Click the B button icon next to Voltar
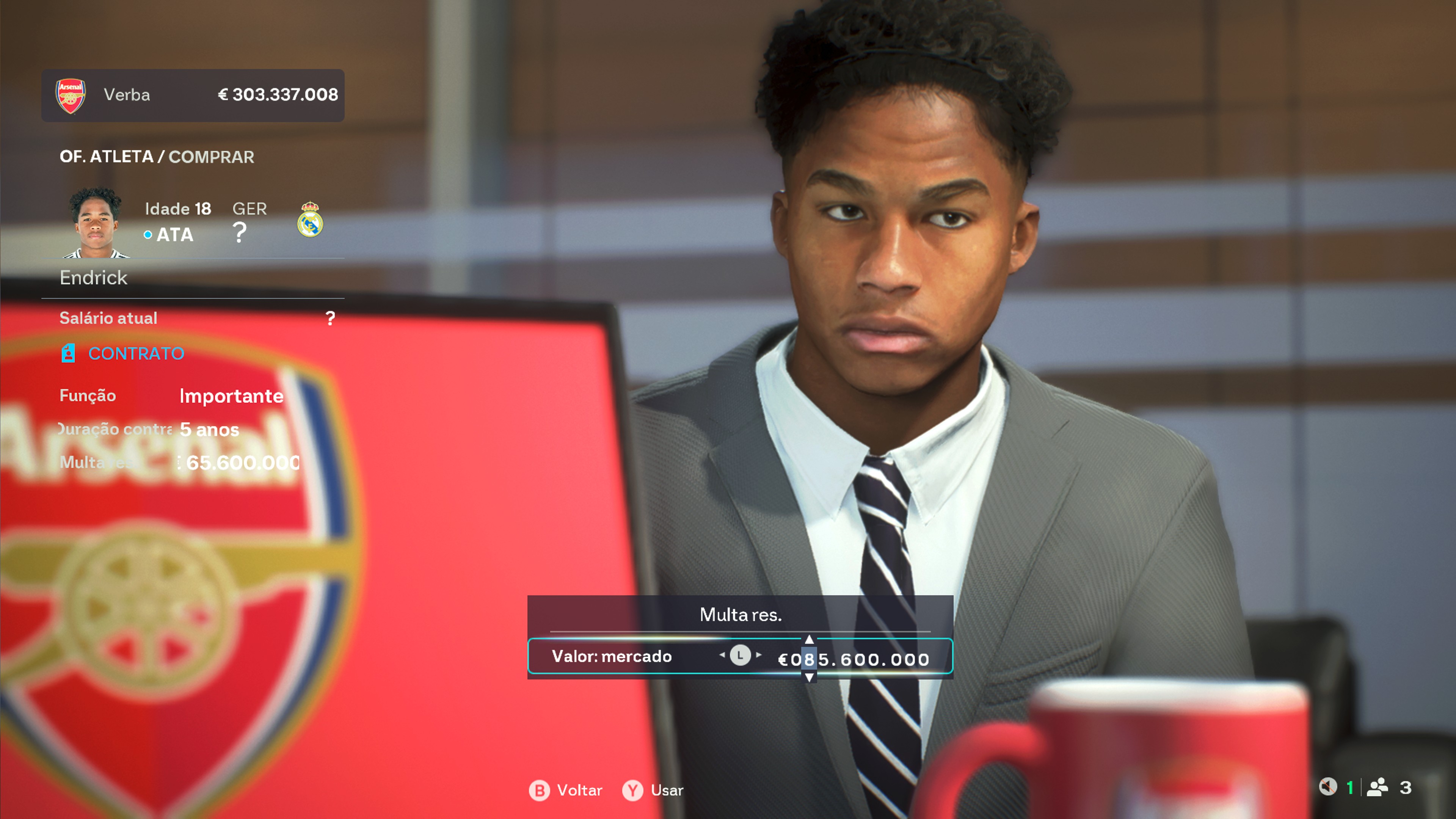 539,790
